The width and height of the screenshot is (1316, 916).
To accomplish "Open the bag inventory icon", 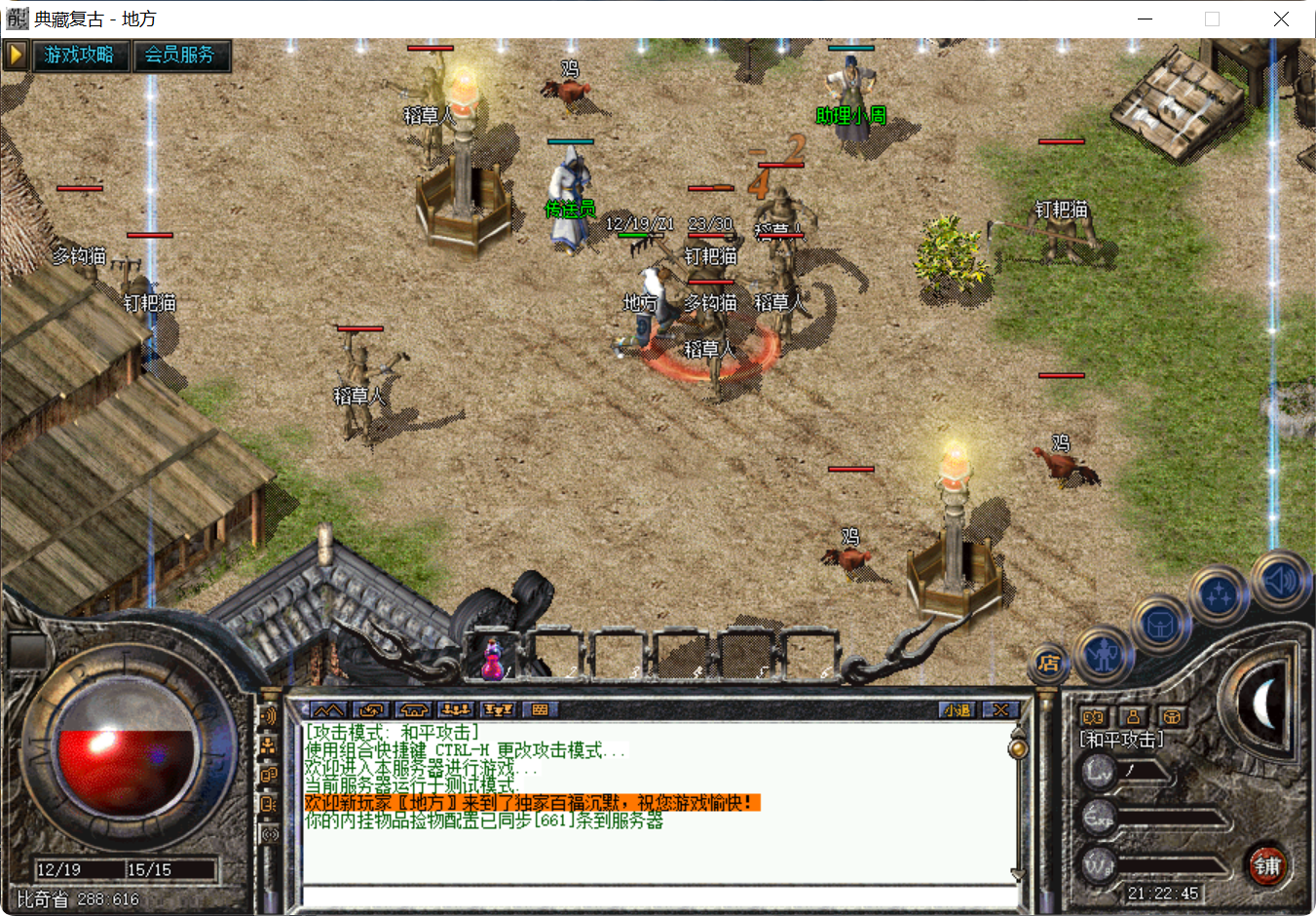I will click(1159, 625).
